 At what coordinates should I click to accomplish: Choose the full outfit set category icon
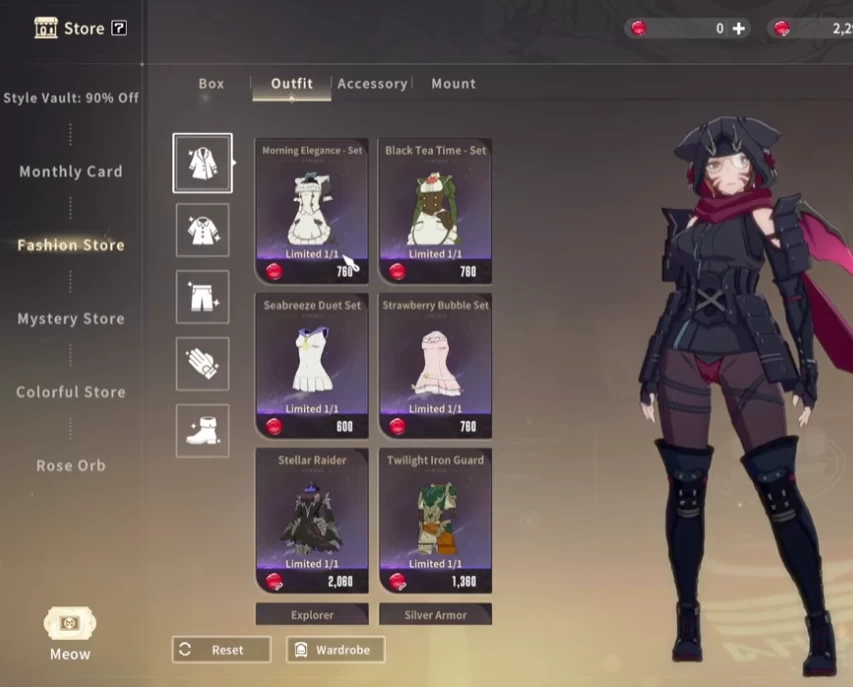203,163
